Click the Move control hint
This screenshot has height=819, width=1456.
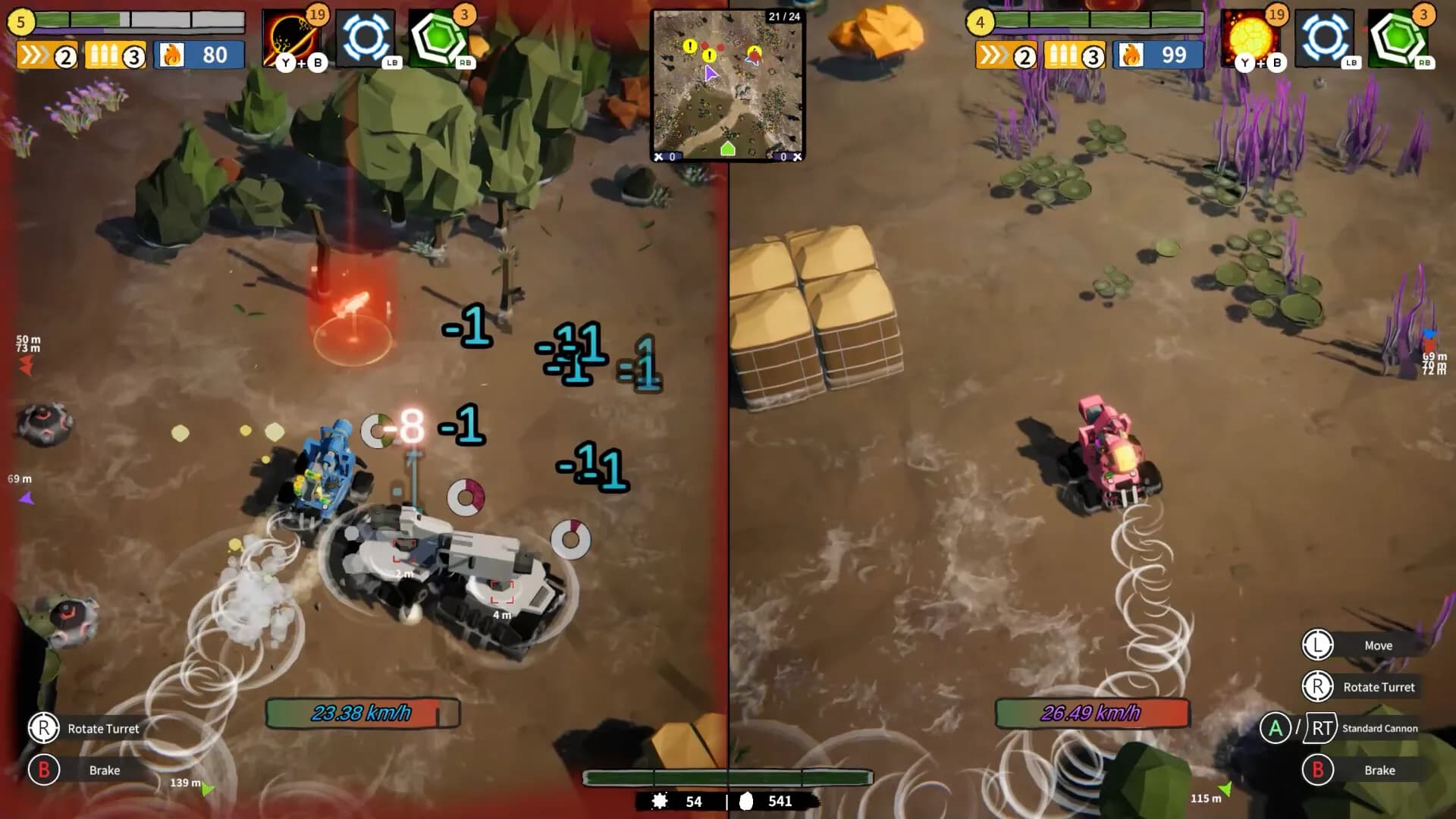(1379, 645)
